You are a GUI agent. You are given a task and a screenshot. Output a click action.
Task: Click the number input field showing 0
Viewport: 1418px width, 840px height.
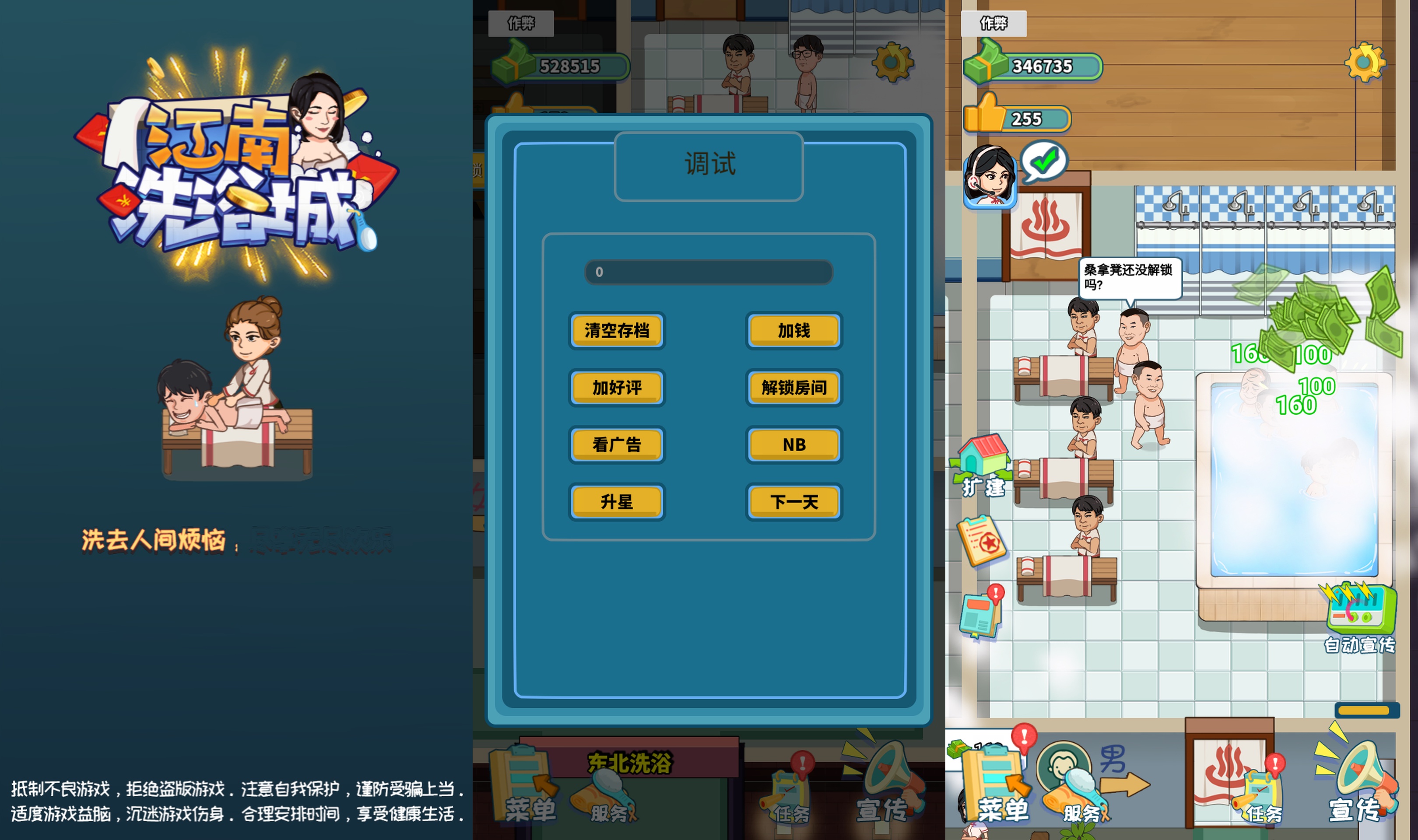(709, 272)
